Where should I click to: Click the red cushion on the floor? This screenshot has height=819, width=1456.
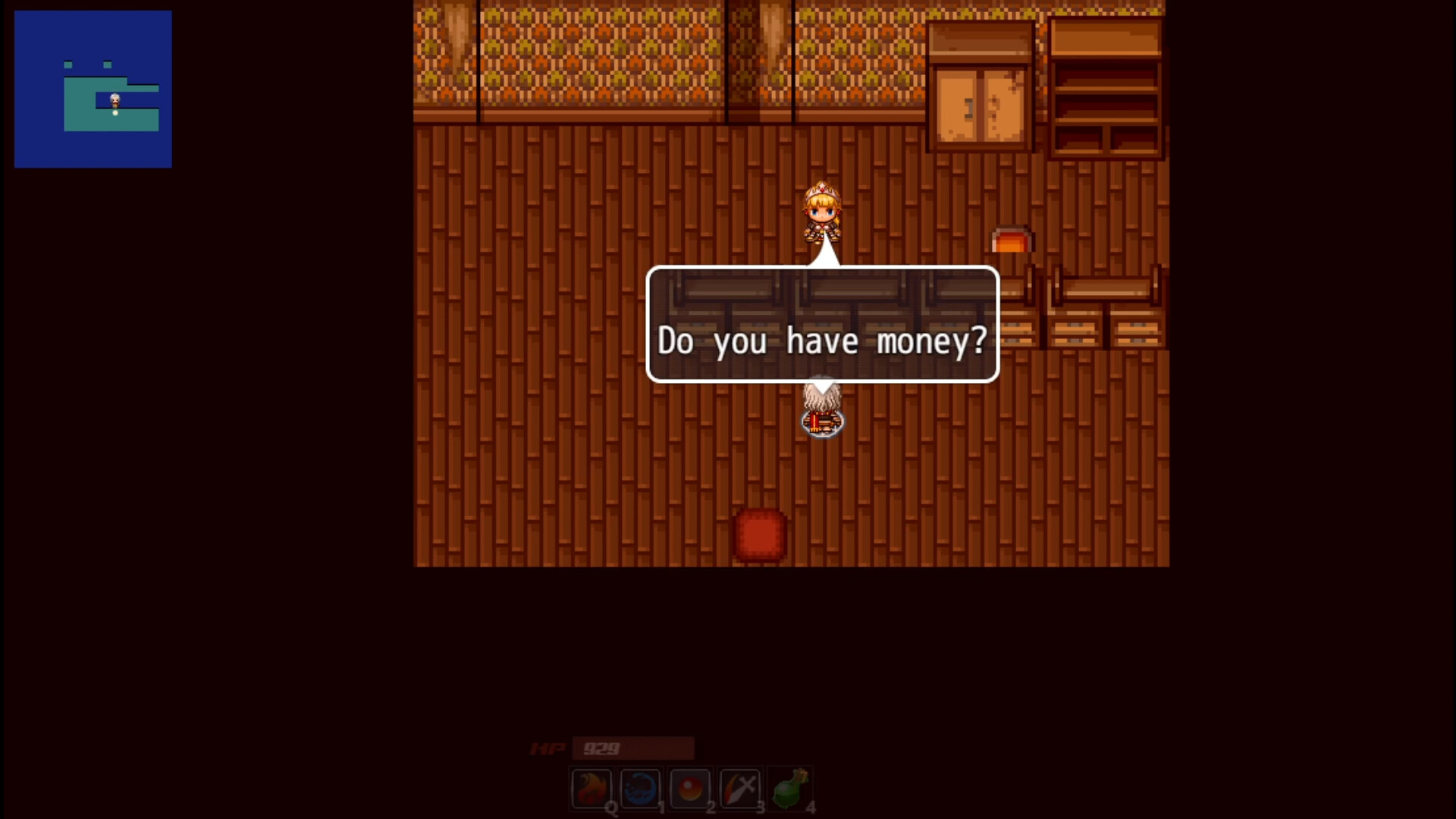[759, 533]
